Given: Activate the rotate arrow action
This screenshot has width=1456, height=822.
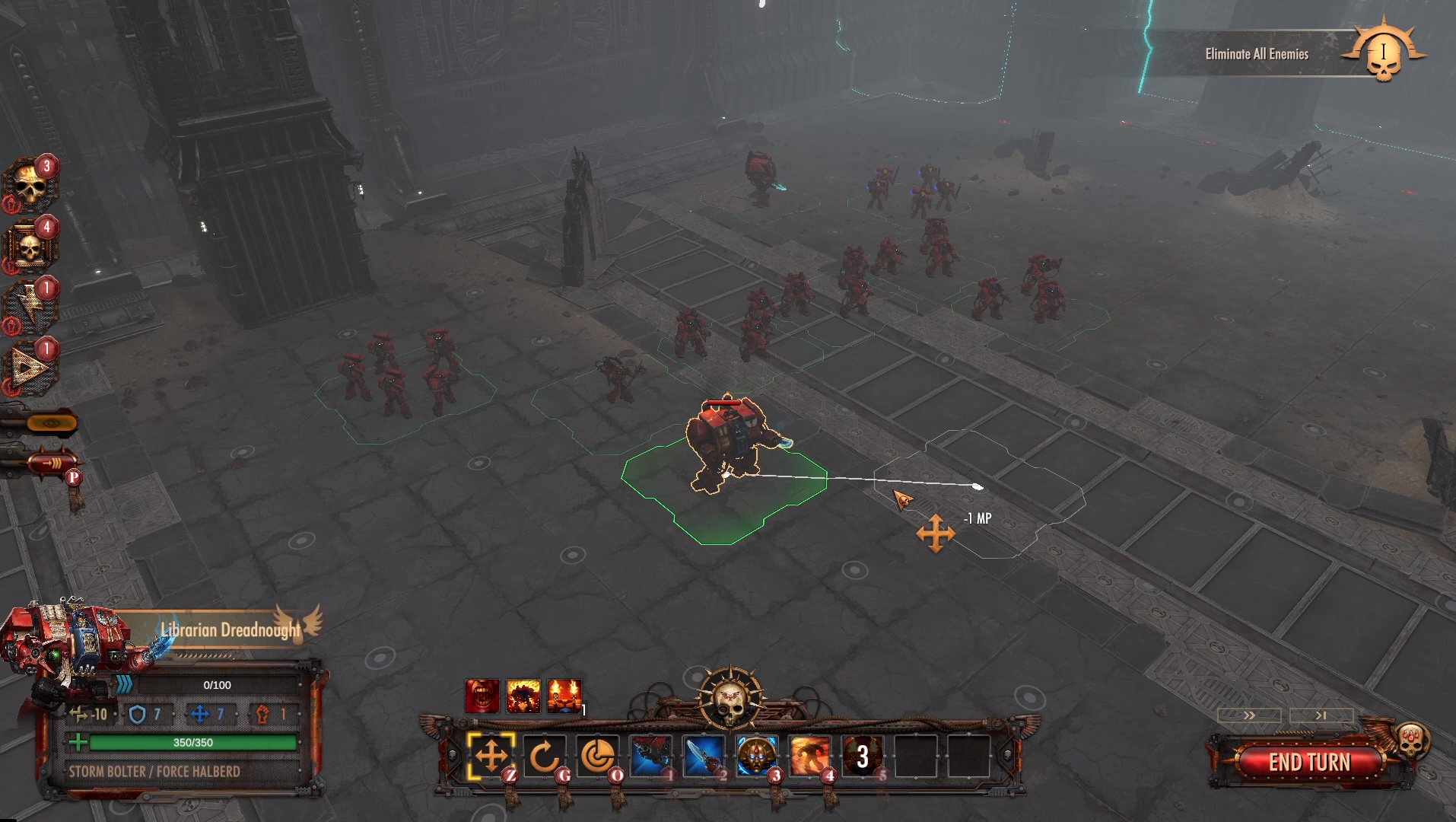Looking at the screenshot, I should (544, 757).
